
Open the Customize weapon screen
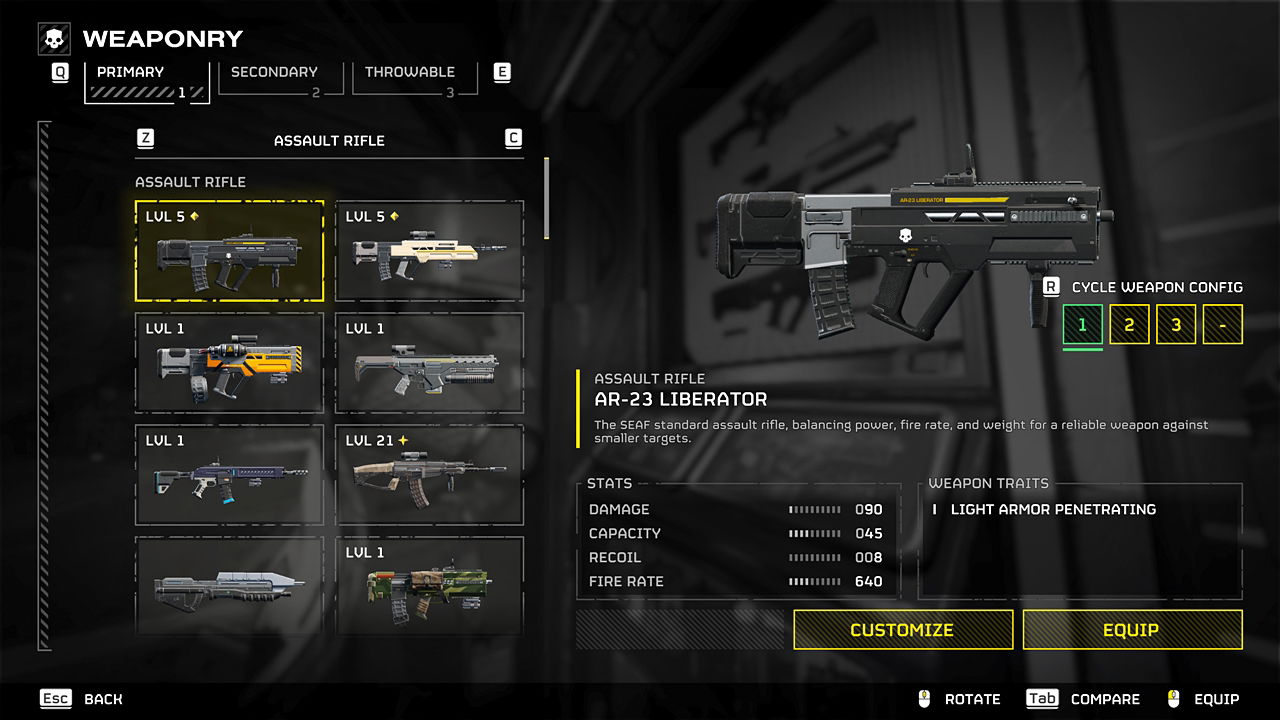point(902,630)
